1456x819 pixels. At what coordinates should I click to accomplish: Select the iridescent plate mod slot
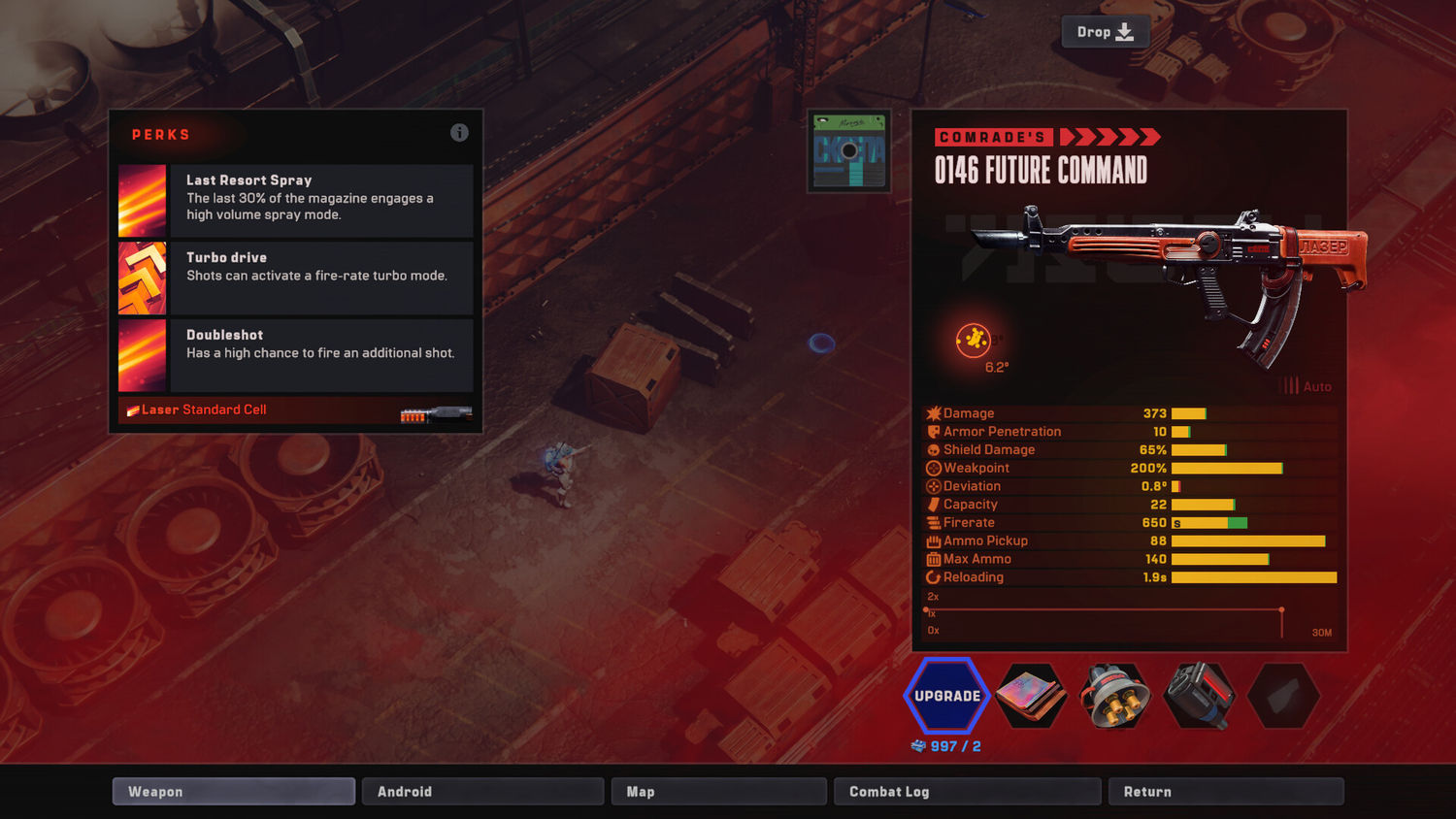(1031, 696)
